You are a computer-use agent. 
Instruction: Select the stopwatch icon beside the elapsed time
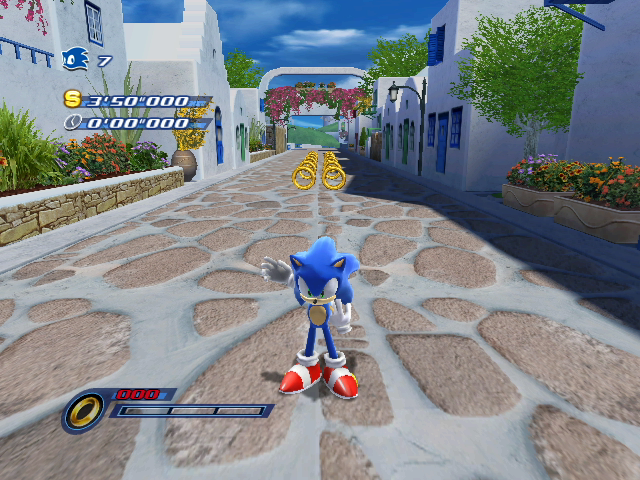72,123
